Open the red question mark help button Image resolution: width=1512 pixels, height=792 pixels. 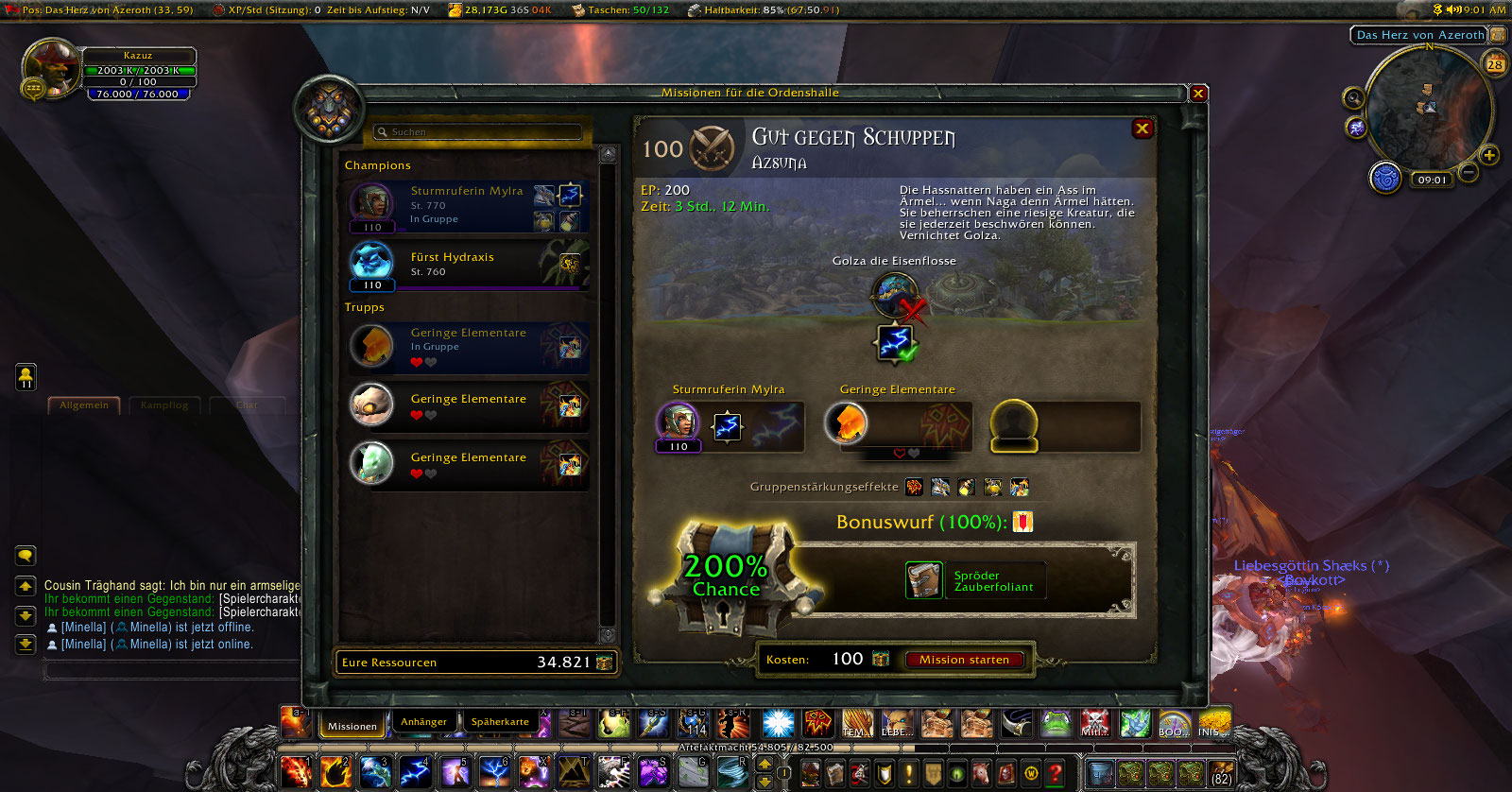(x=1056, y=773)
